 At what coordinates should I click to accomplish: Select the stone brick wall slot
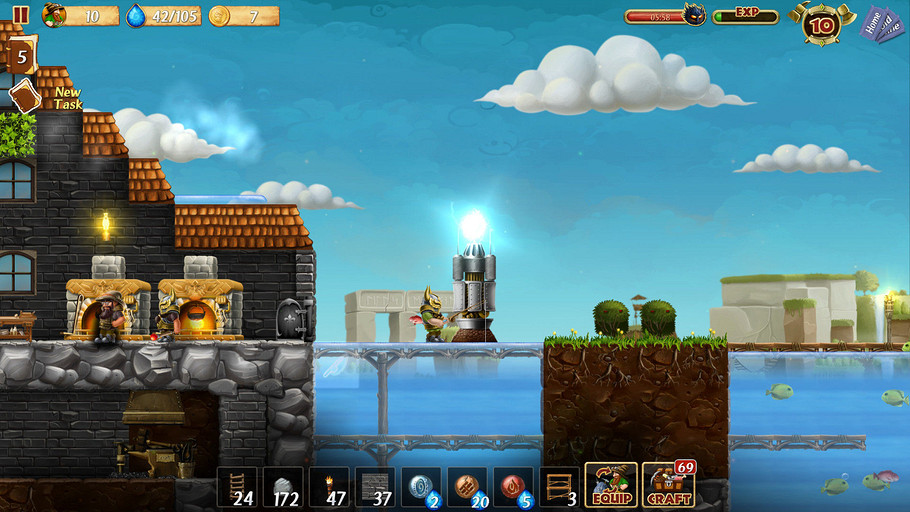pos(375,487)
